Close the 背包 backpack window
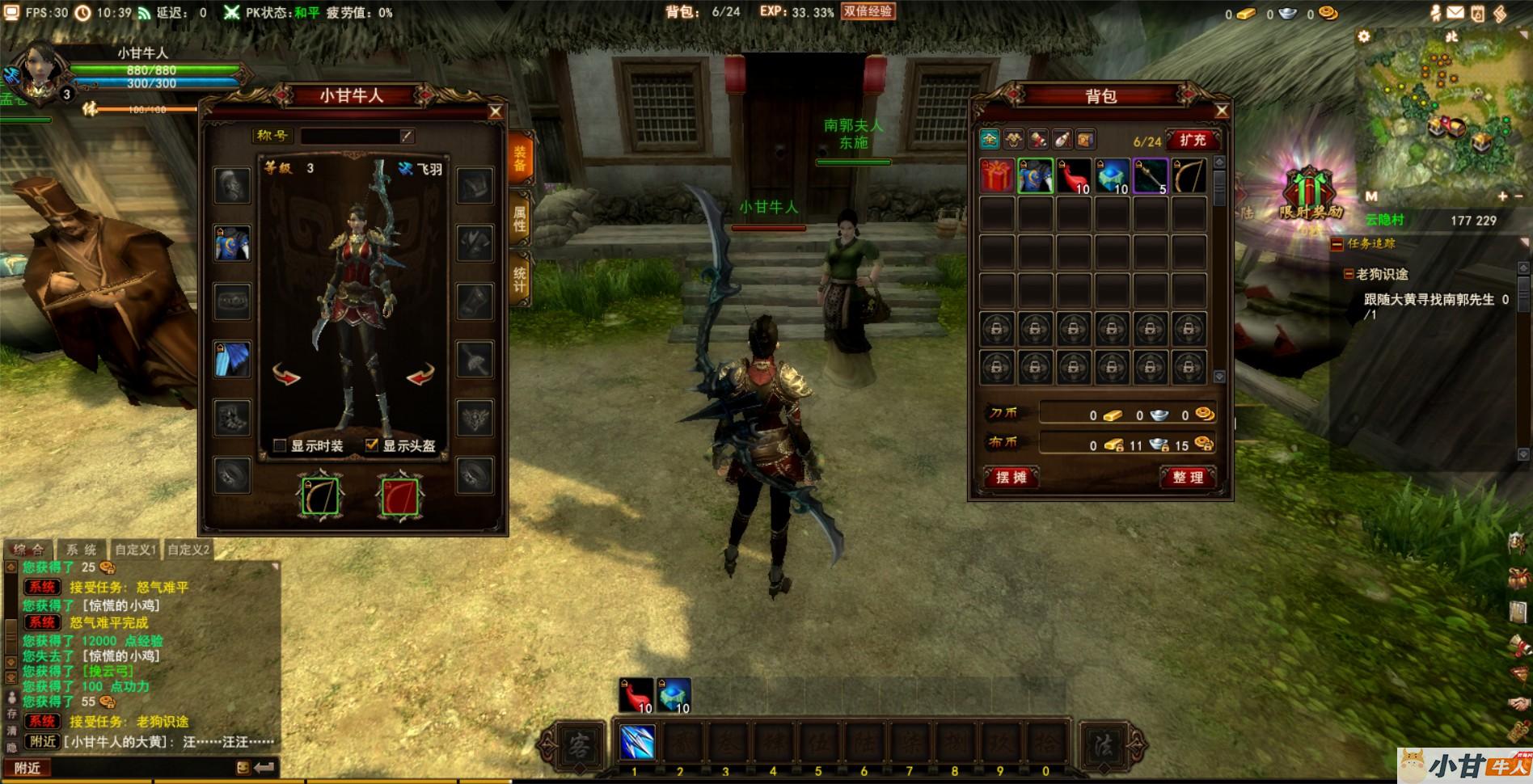Screen dimensions: 1533x784 [x=1222, y=111]
